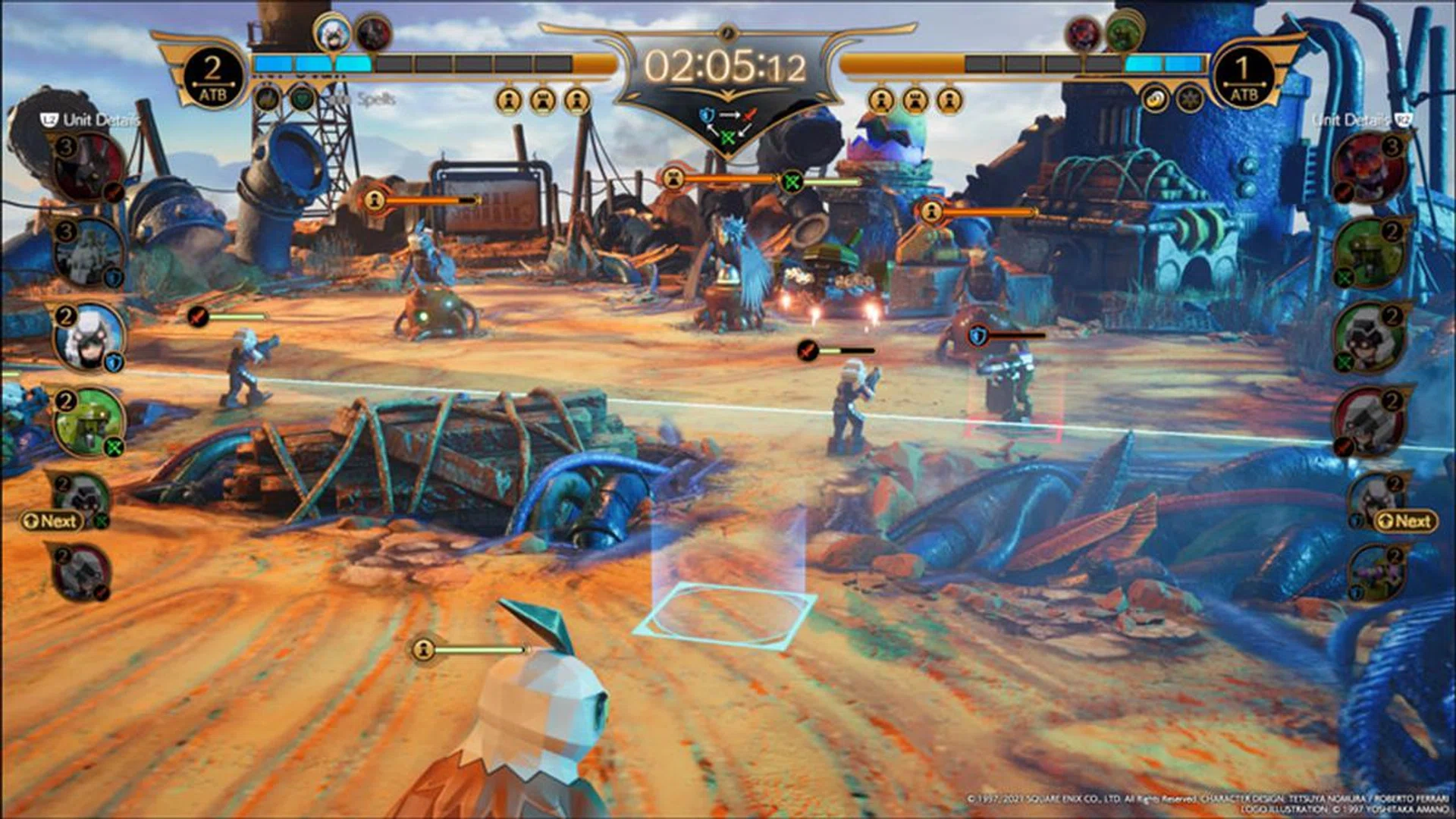
Task: Inspect the enemy's cost-2 red hooded sword card
Action: 1370,422
